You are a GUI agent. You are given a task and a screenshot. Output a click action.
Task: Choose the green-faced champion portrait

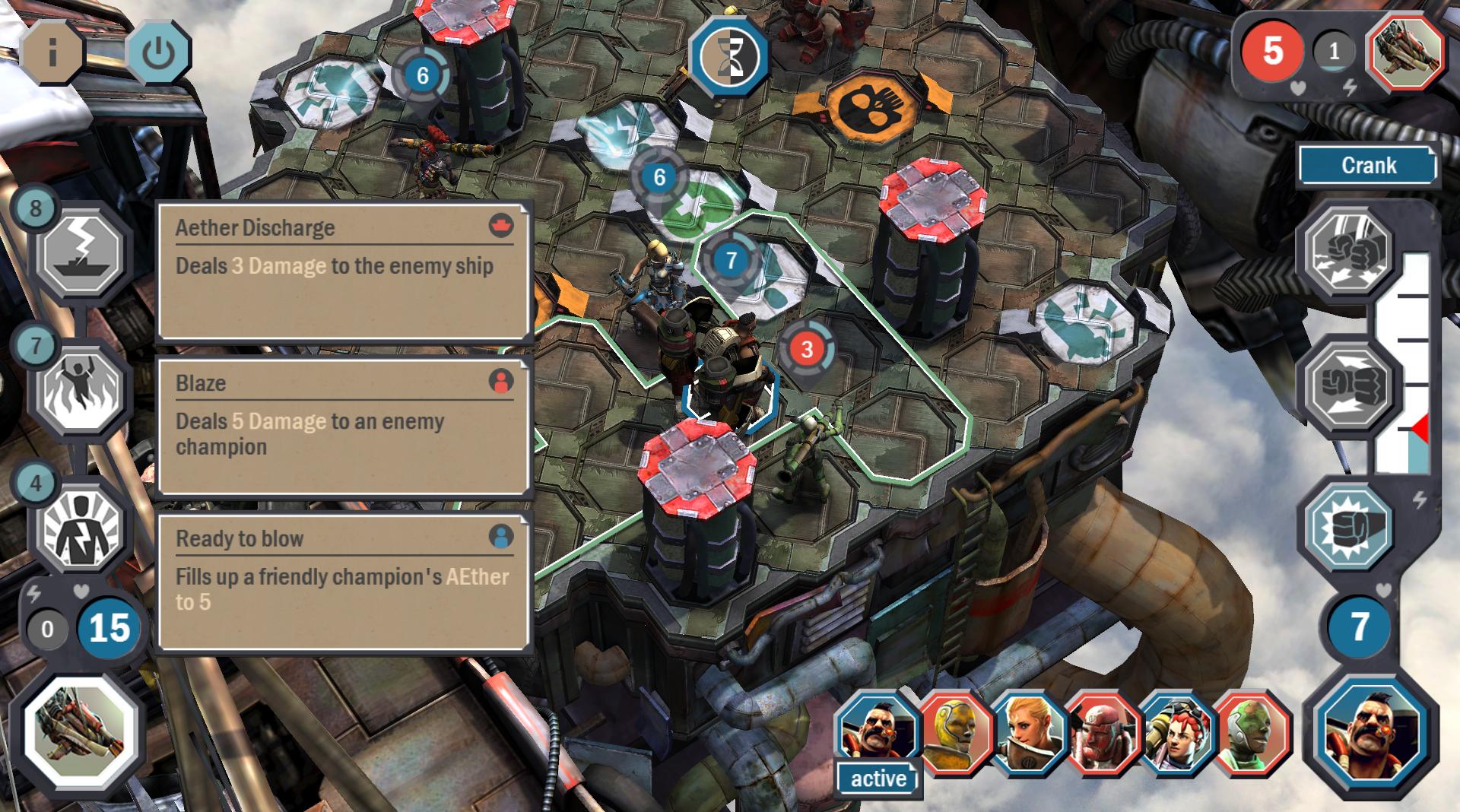click(1251, 733)
